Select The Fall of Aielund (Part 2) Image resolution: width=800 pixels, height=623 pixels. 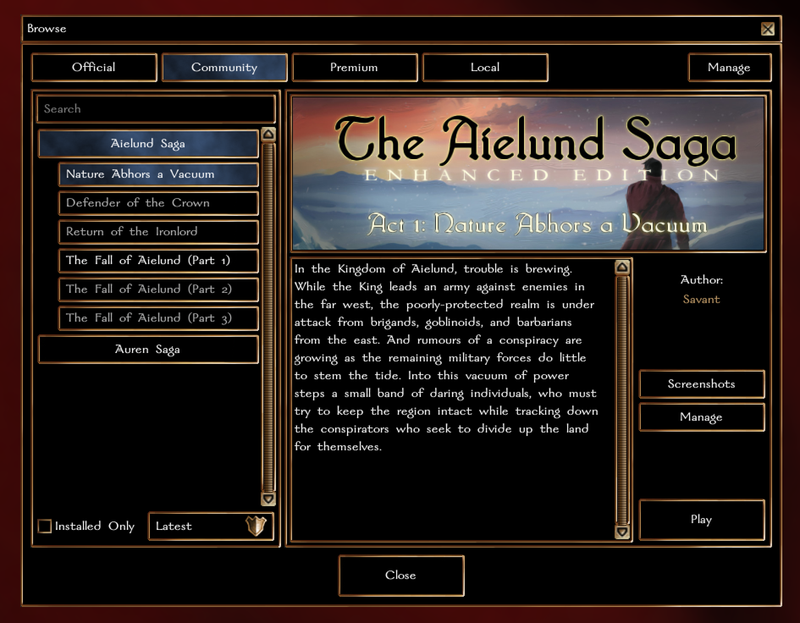click(158, 290)
